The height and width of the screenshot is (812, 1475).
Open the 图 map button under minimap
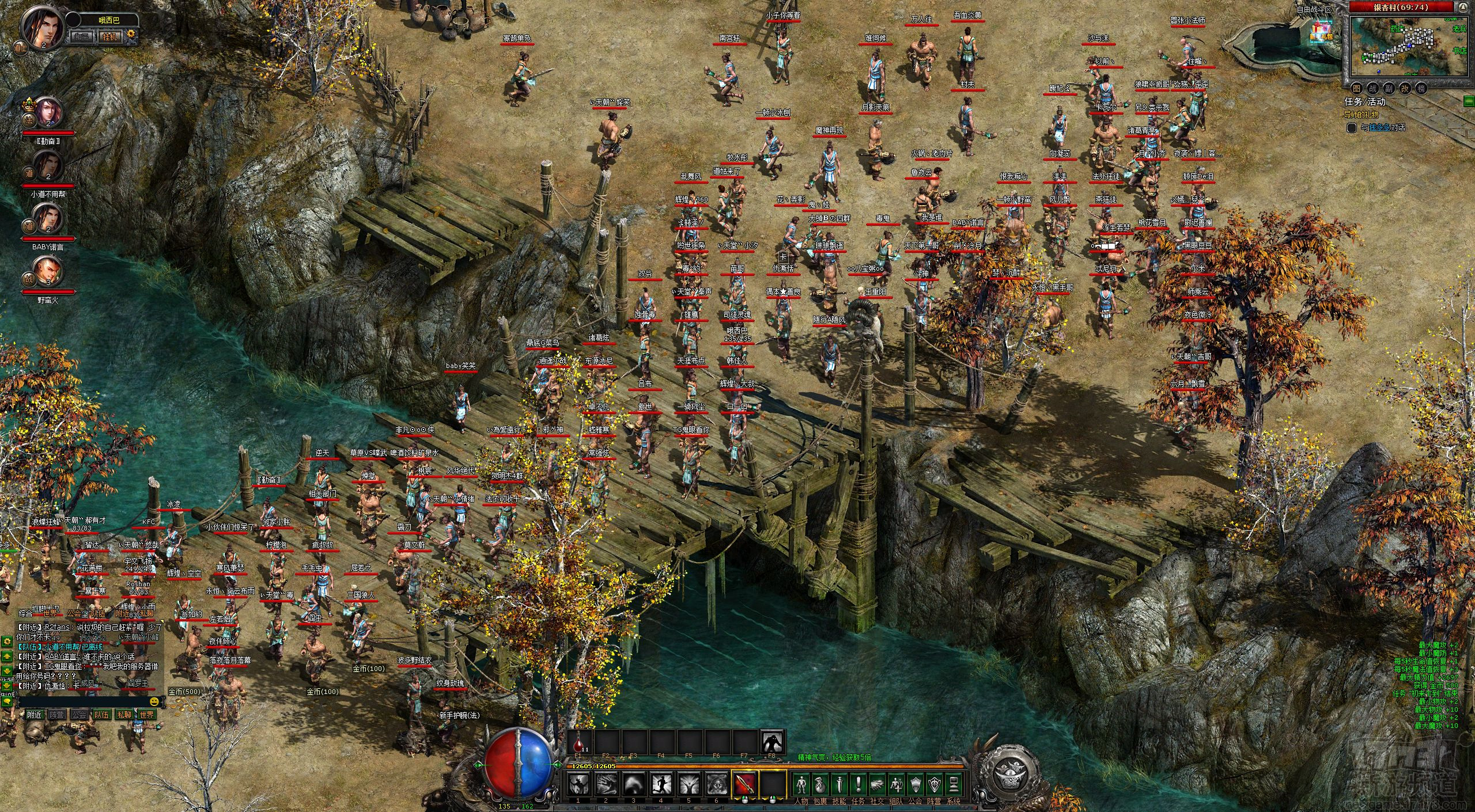click(1356, 88)
